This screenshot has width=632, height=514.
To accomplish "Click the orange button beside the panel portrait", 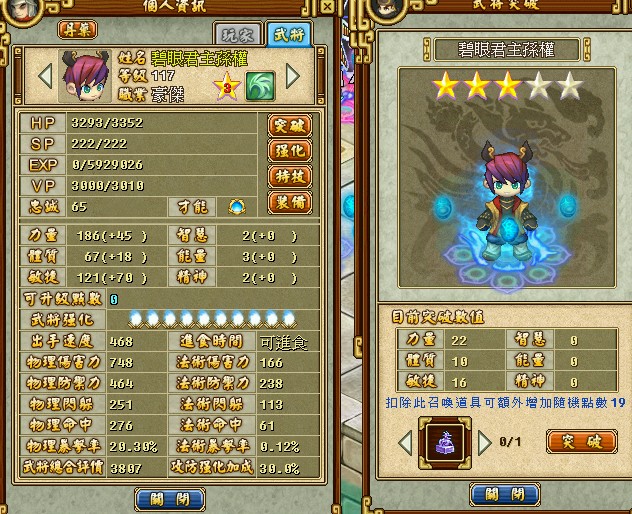I will (82, 30).
